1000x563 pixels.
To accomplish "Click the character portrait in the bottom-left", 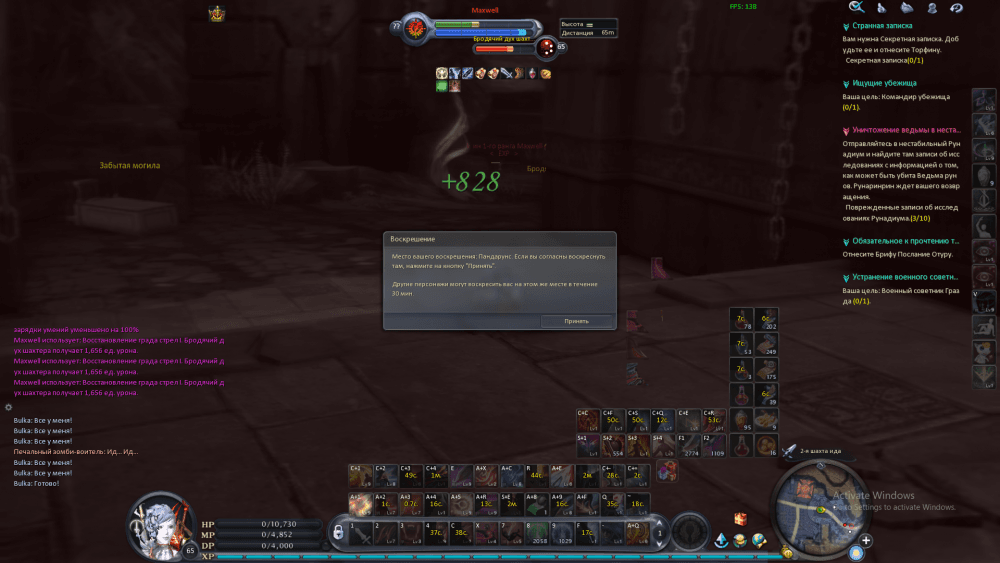I will (x=162, y=522).
